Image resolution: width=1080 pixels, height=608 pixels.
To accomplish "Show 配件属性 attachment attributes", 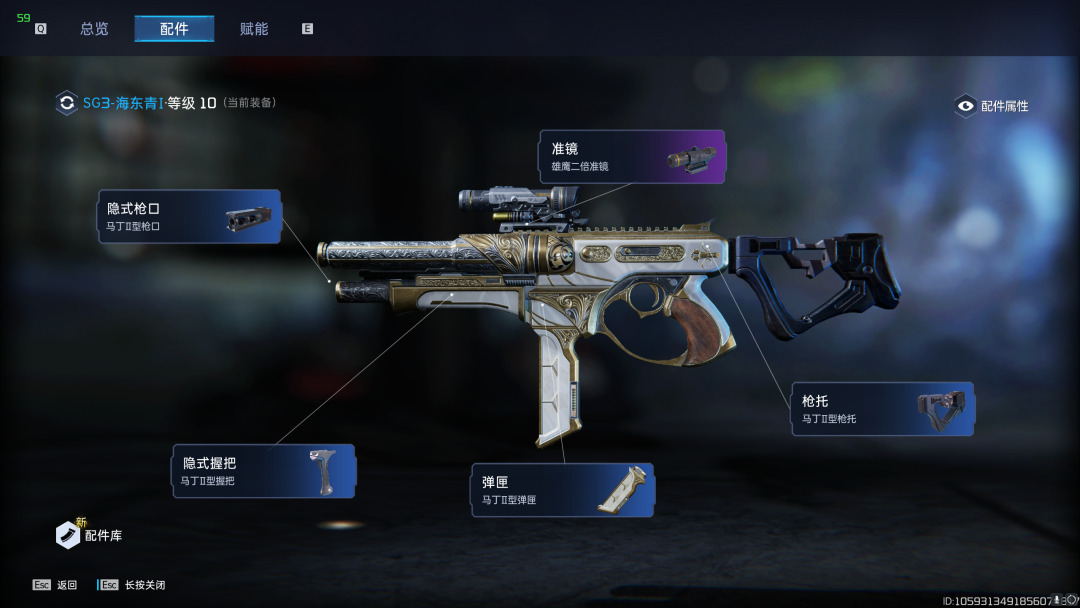I will tap(992, 106).
